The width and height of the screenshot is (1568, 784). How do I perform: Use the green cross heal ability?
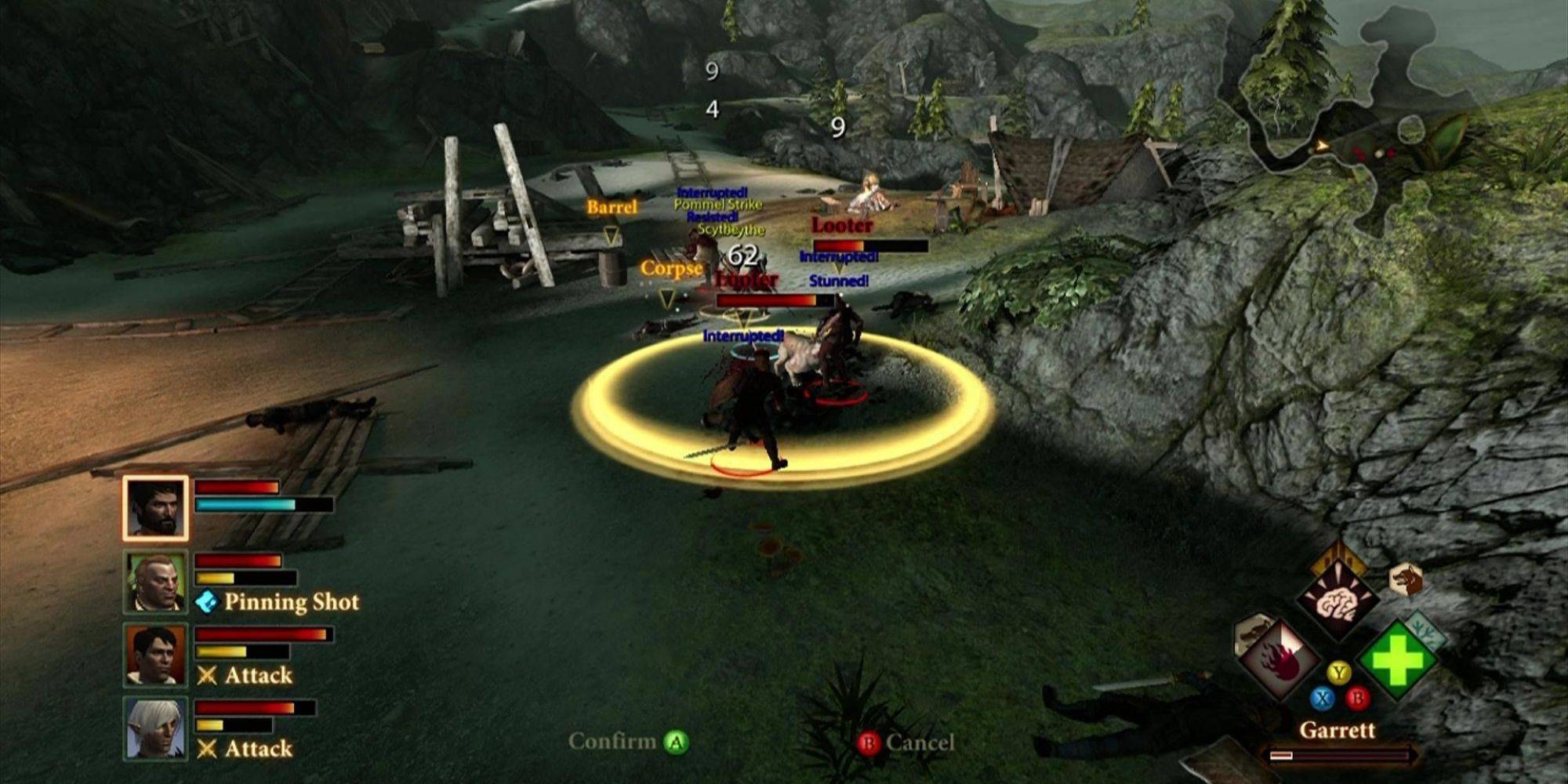(1397, 660)
